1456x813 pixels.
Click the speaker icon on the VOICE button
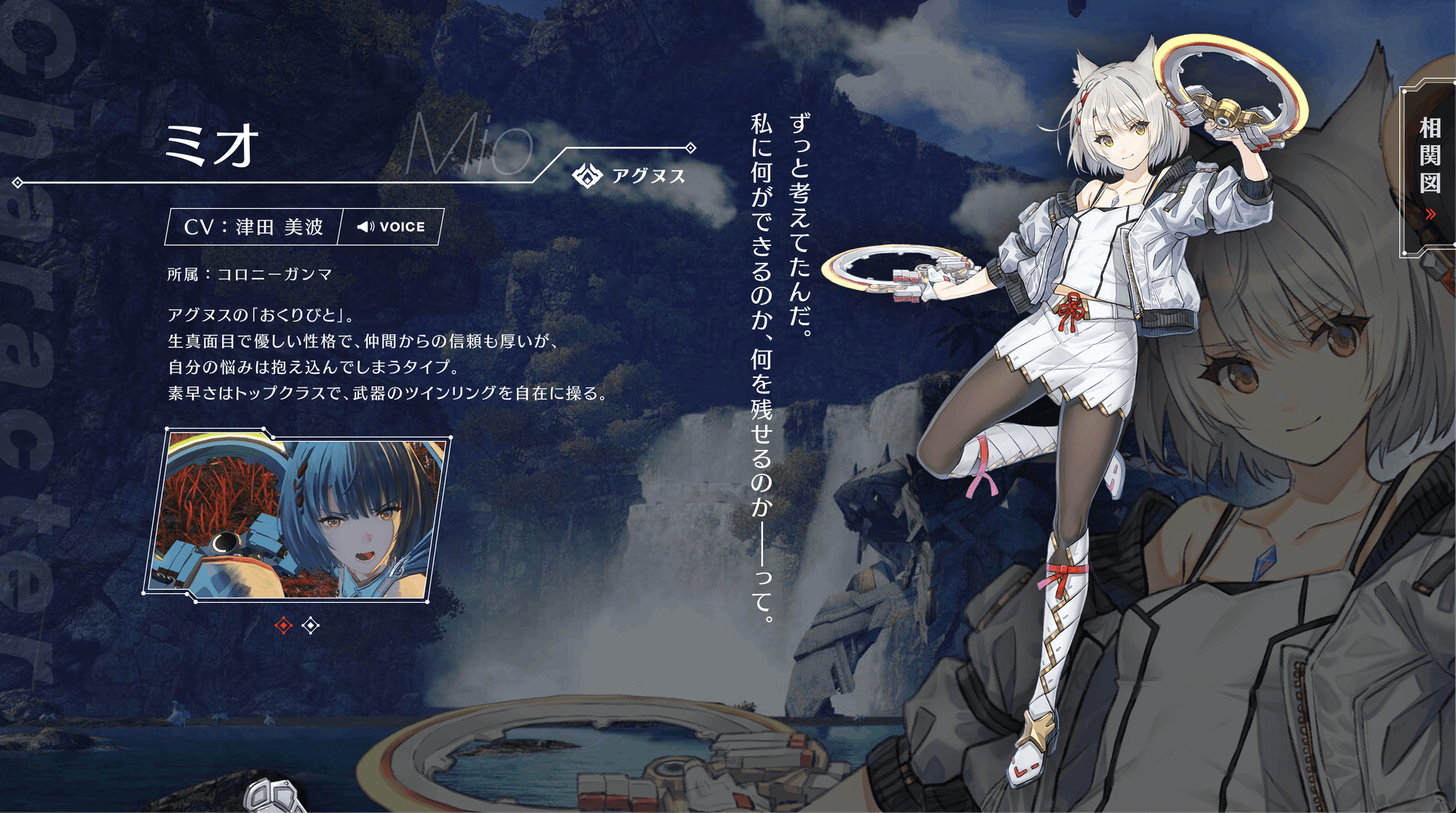[366, 226]
